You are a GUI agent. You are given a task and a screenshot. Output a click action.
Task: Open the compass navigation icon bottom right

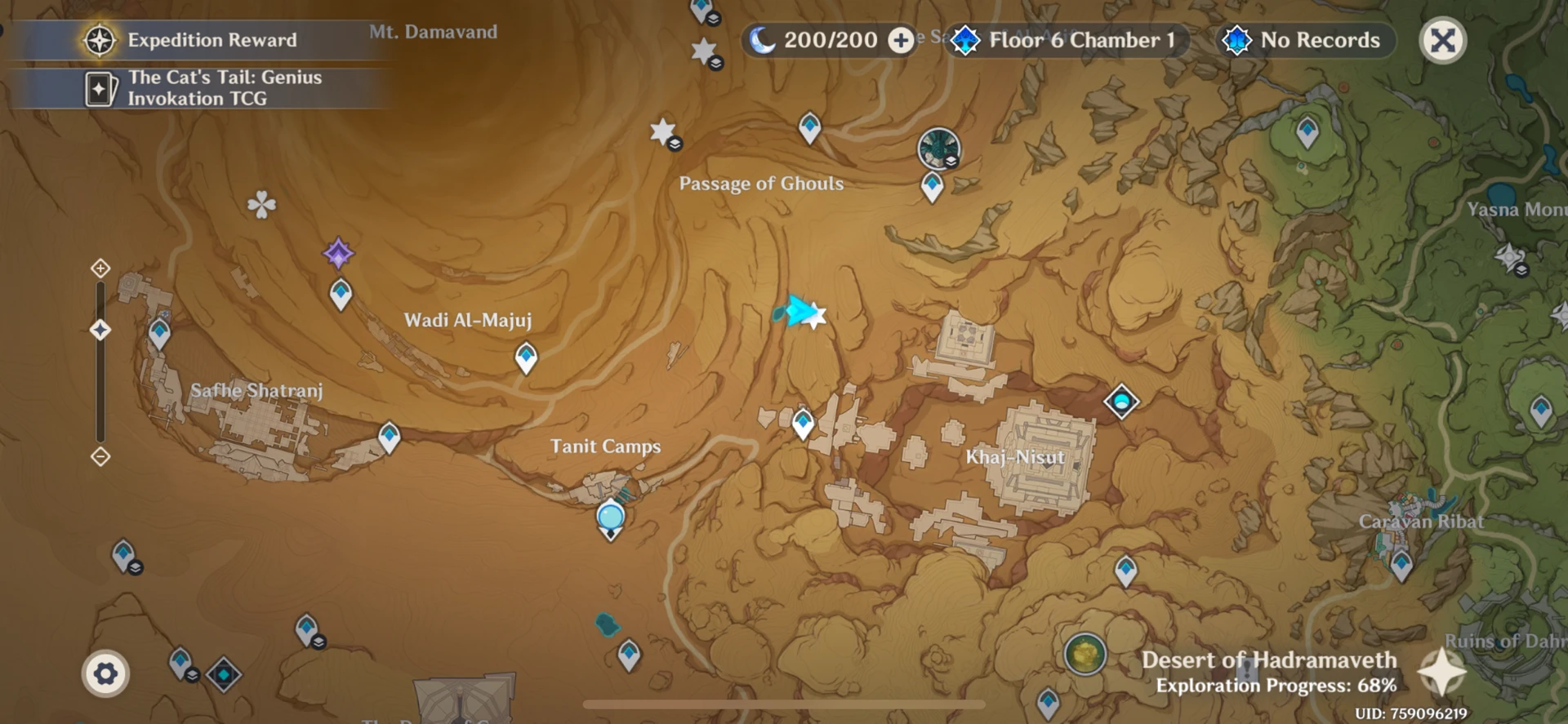(x=1442, y=673)
